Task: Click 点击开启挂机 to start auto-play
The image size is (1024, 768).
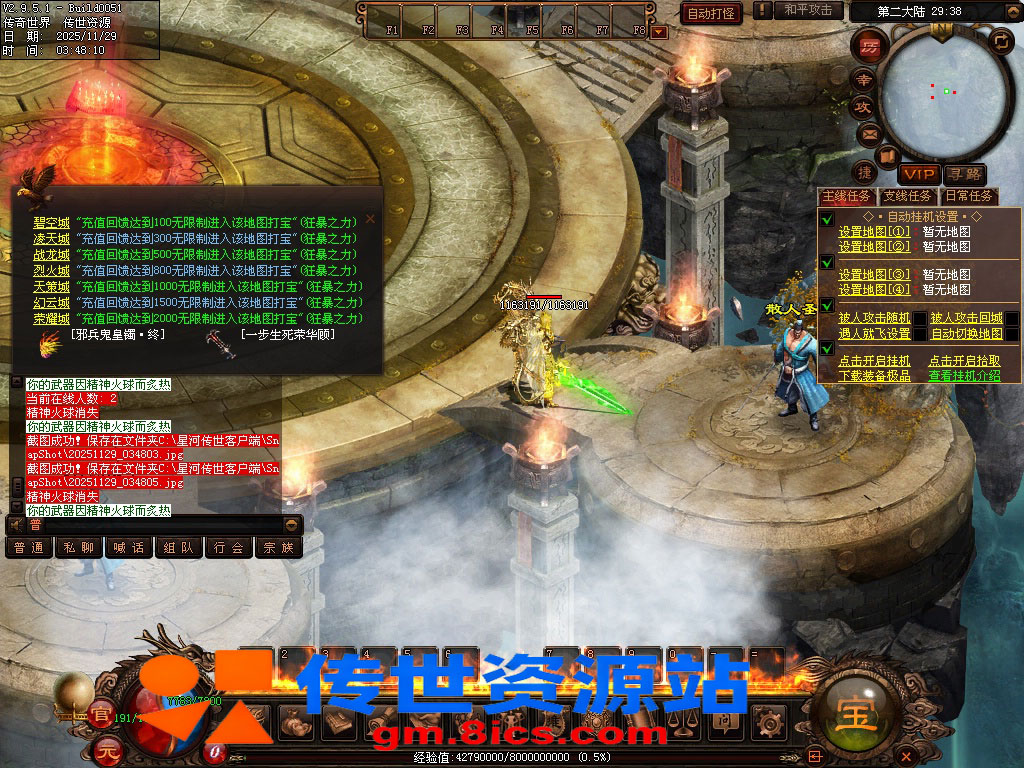Action: (874, 361)
